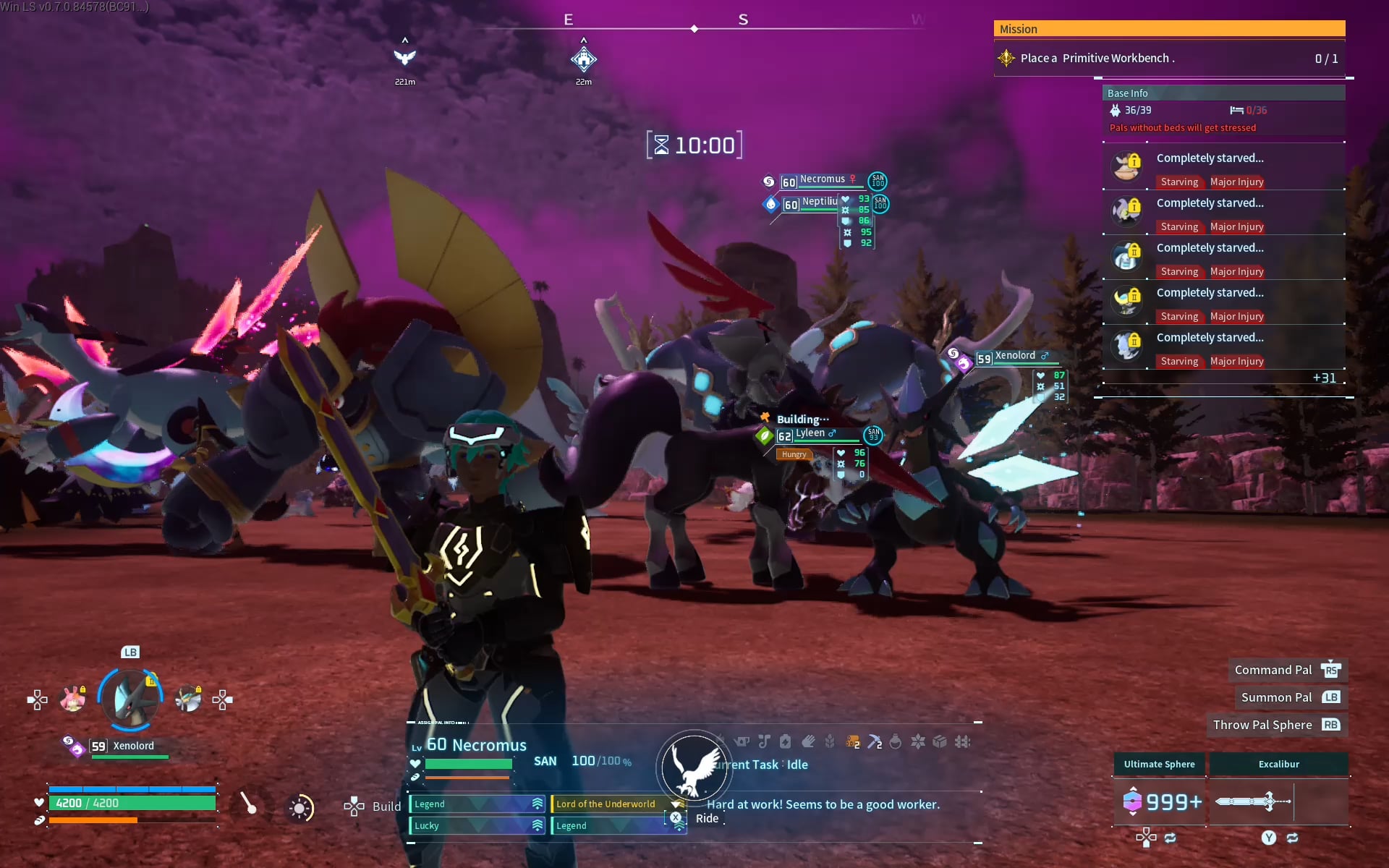Expand the +31 additional base alerts

pyautogui.click(x=1324, y=378)
